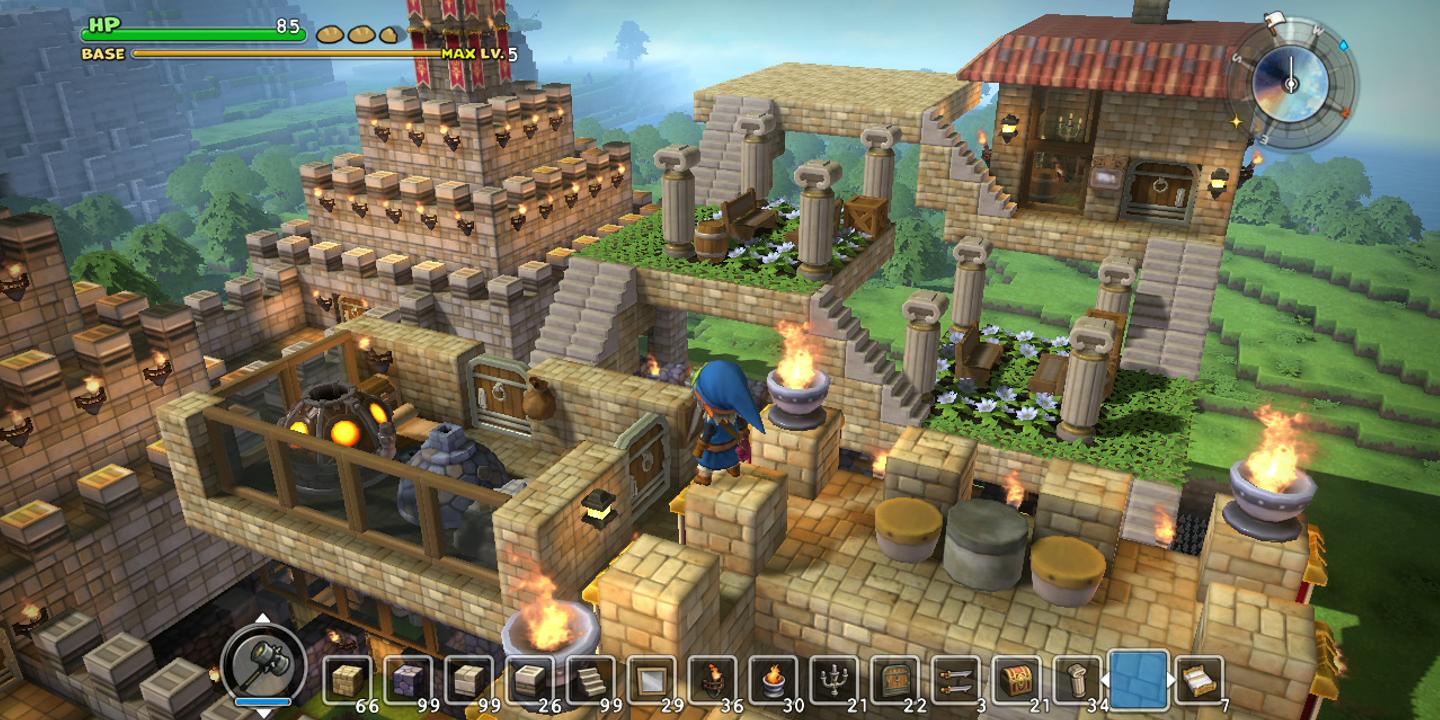This screenshot has width=1440, height=720.
Task: Choose the flaming brazier slot
Action: (x=773, y=681)
